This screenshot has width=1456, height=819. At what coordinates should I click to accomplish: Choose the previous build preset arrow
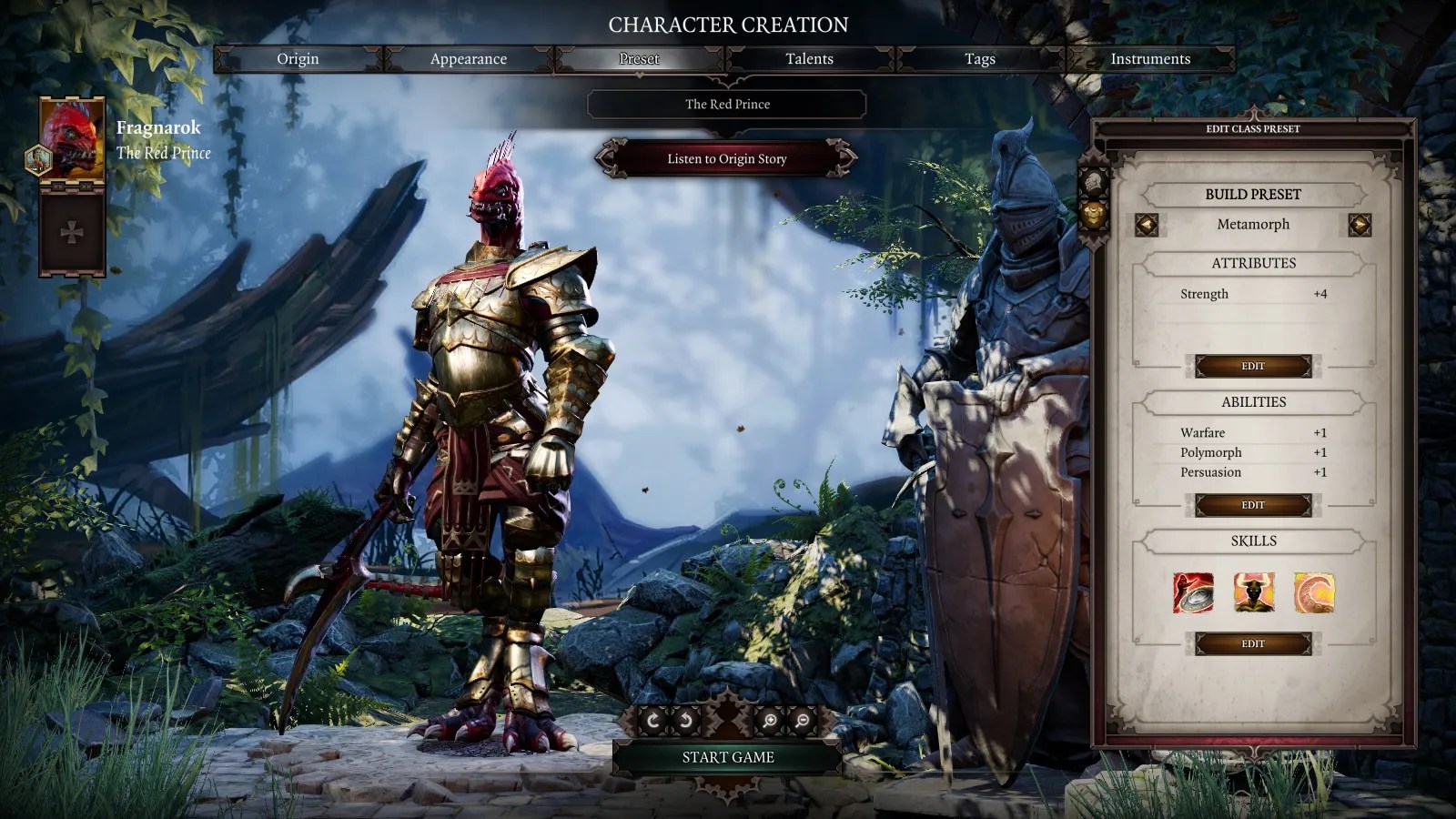pos(1147,225)
